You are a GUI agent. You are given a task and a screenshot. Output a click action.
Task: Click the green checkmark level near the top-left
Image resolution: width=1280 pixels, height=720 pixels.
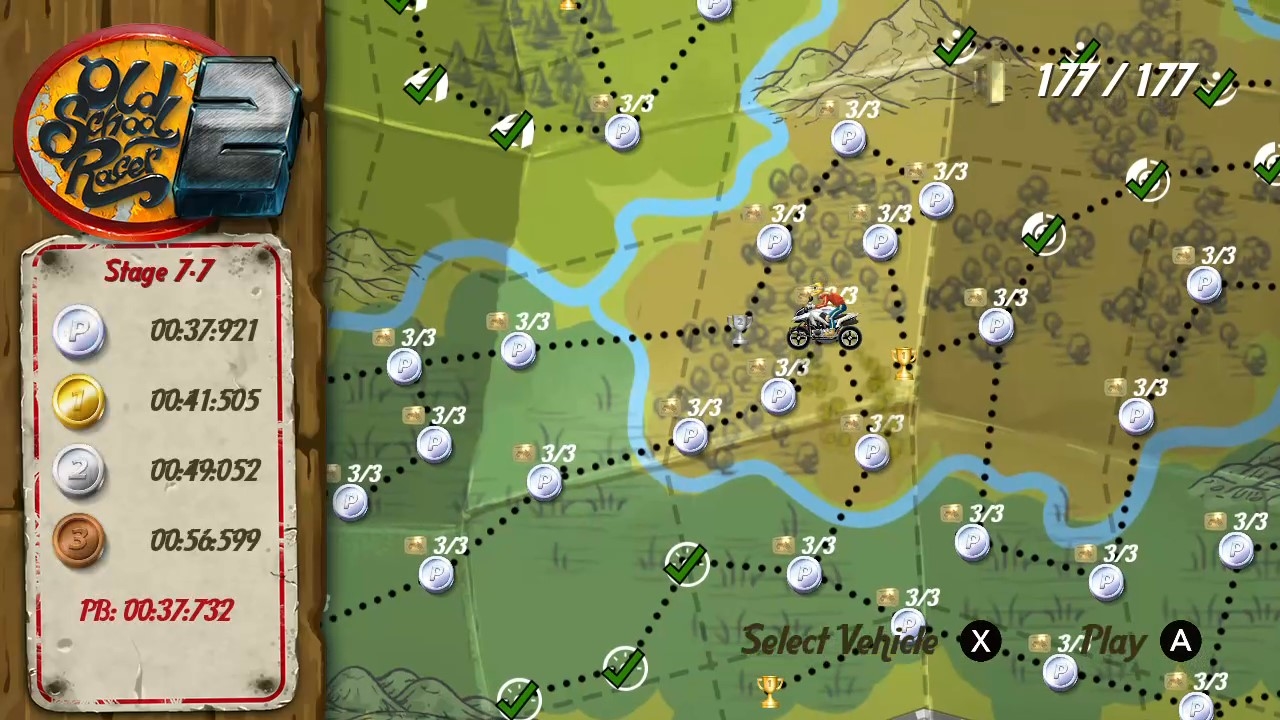pos(425,85)
